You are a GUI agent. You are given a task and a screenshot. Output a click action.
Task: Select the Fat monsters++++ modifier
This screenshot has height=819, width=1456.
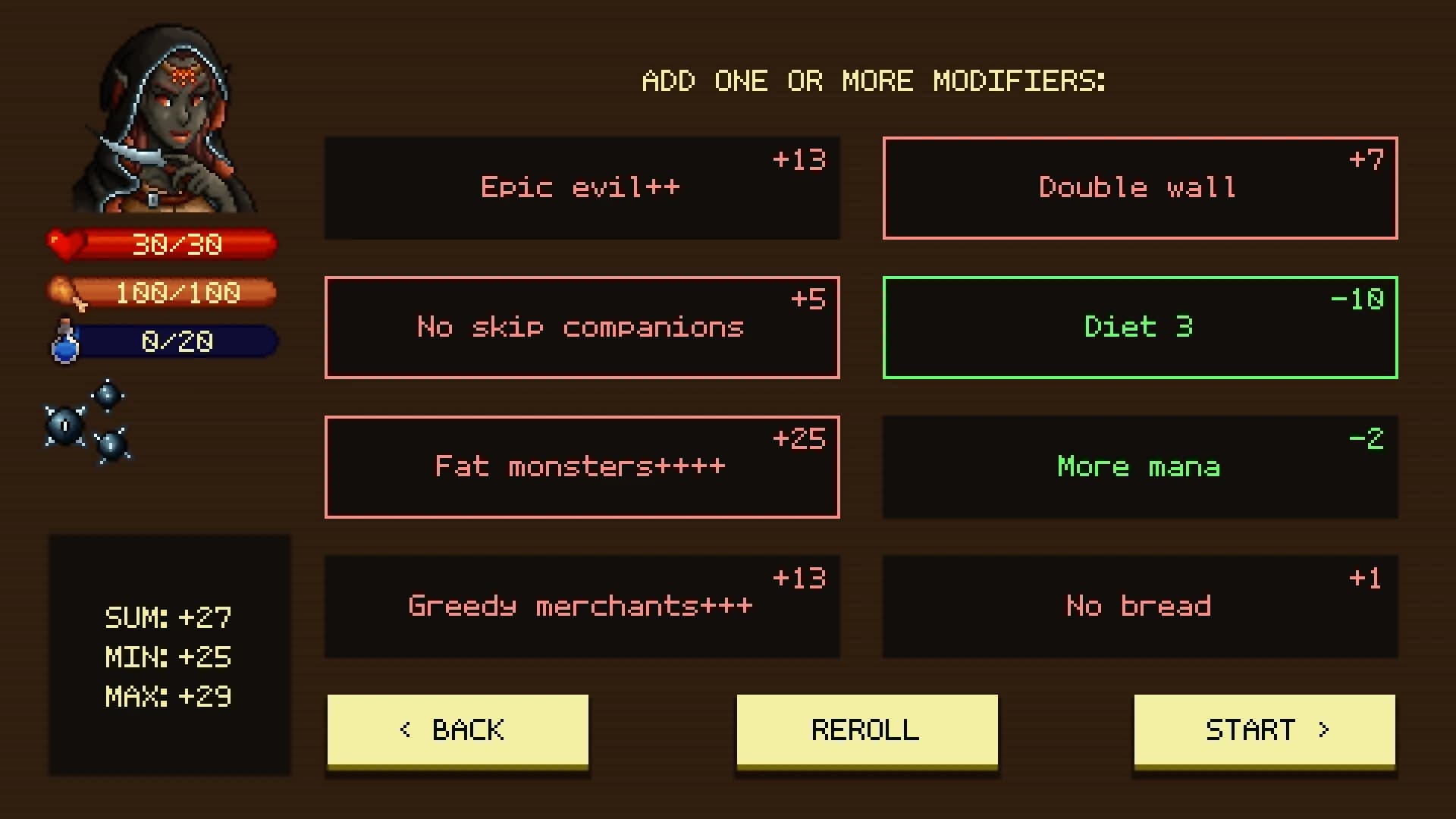pyautogui.click(x=582, y=466)
